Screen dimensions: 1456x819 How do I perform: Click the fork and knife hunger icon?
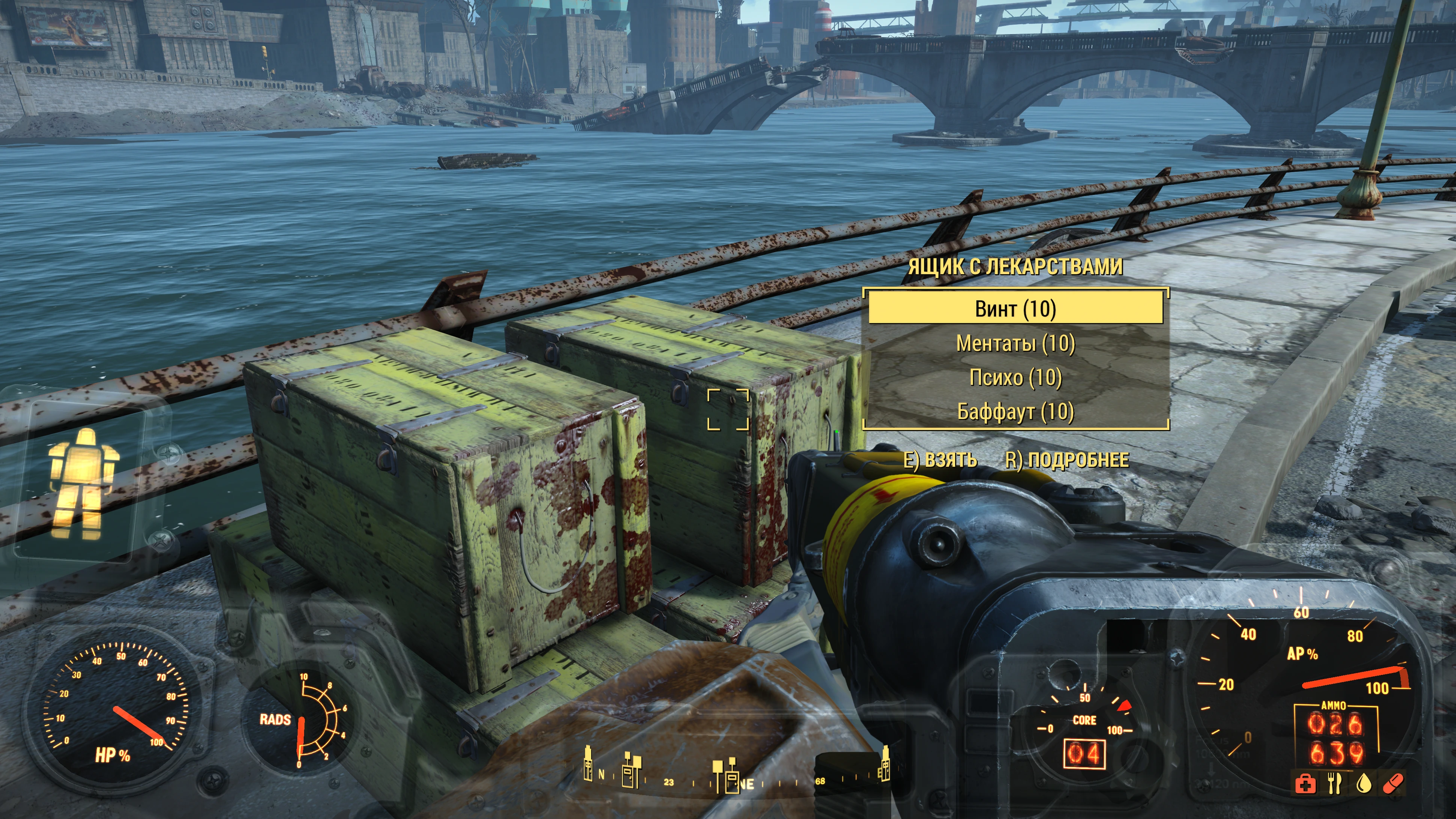click(x=1334, y=784)
